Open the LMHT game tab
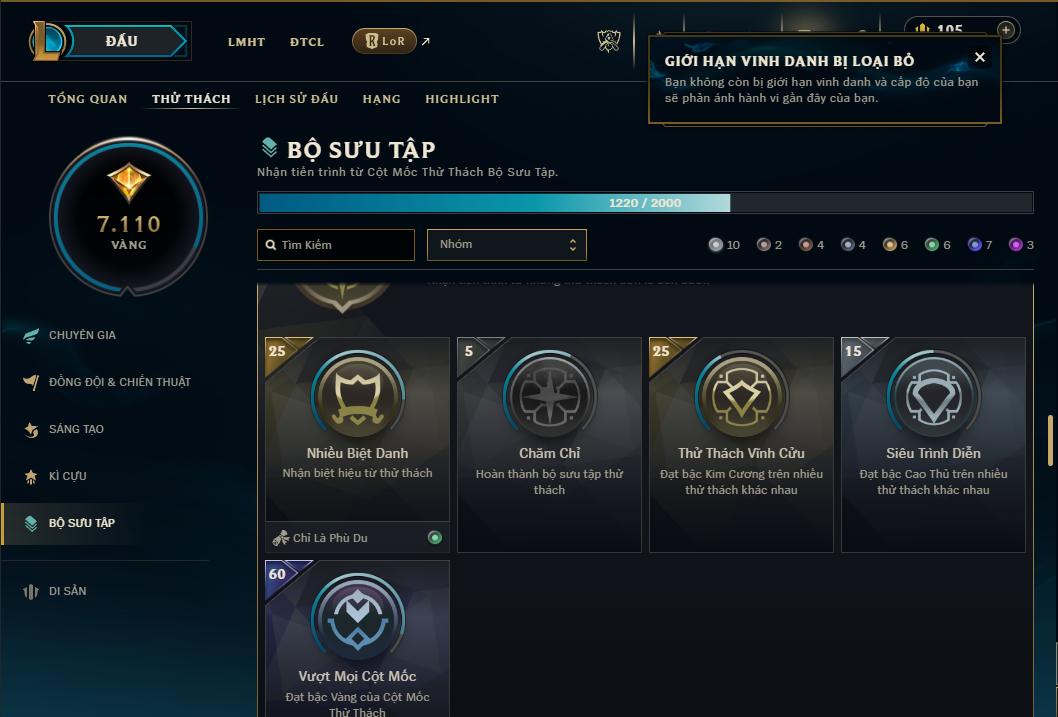The height and width of the screenshot is (717, 1058). 246,42
